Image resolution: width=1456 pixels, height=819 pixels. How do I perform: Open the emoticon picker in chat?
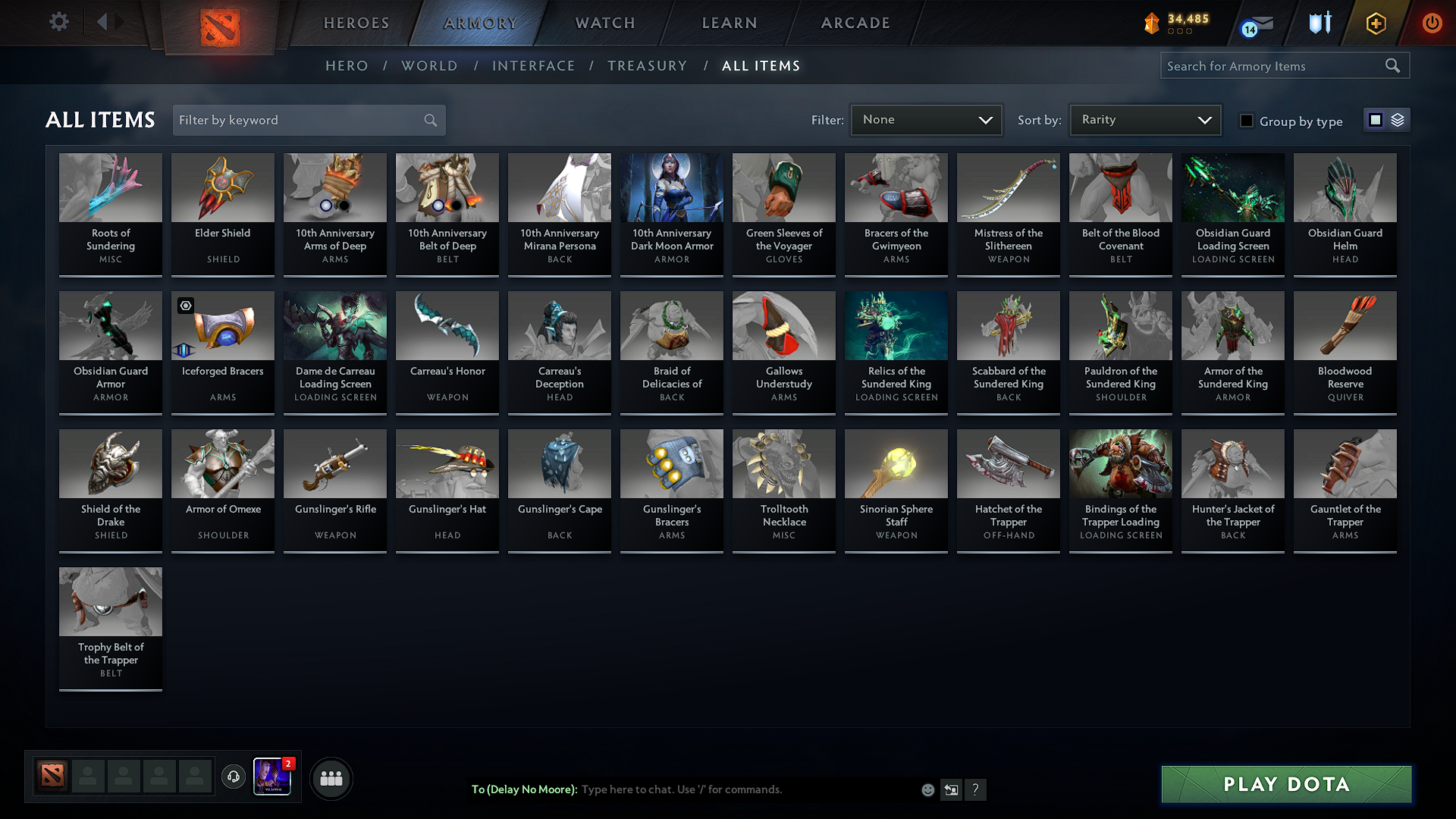(927, 789)
